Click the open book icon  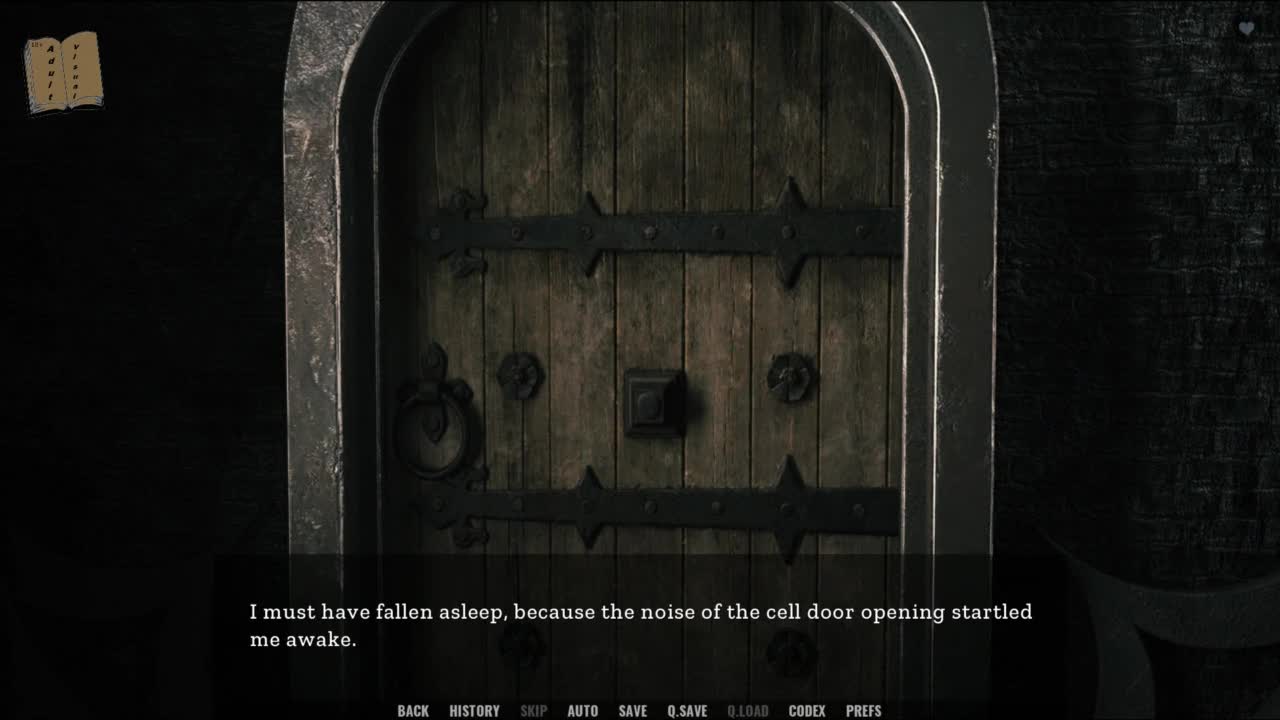click(63, 71)
